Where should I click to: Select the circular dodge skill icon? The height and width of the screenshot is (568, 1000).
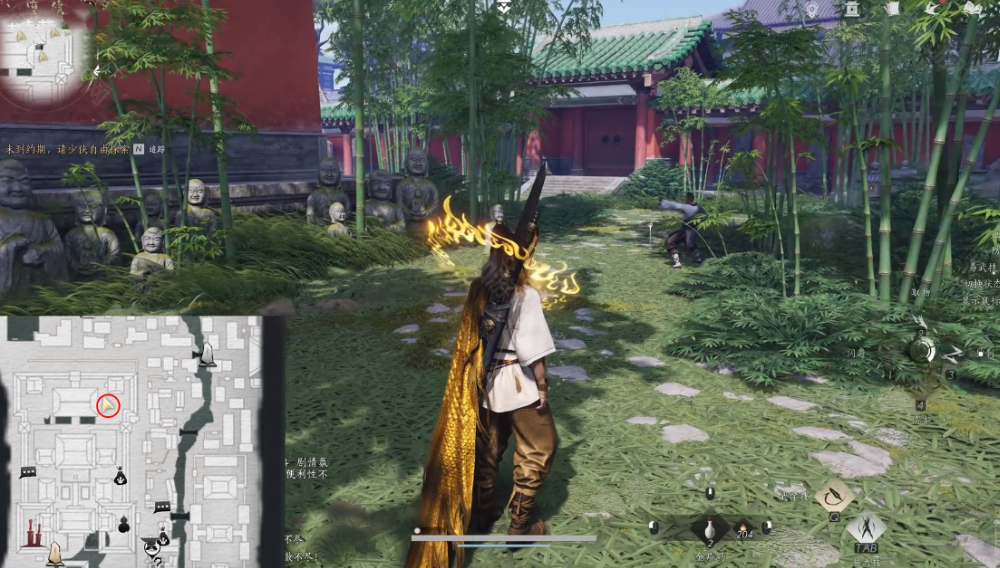[922, 349]
